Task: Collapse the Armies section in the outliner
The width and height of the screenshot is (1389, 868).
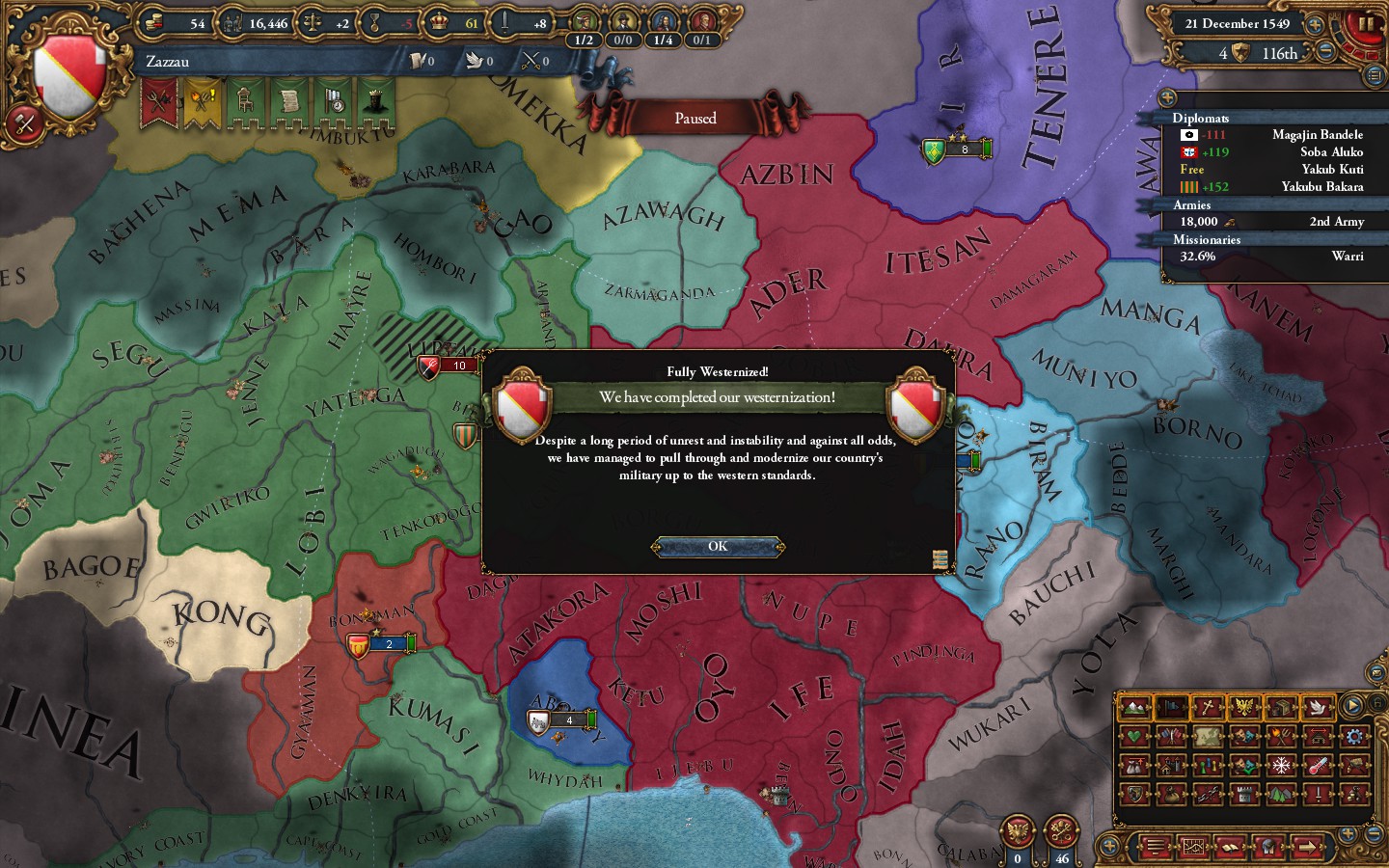Action: [1192, 205]
